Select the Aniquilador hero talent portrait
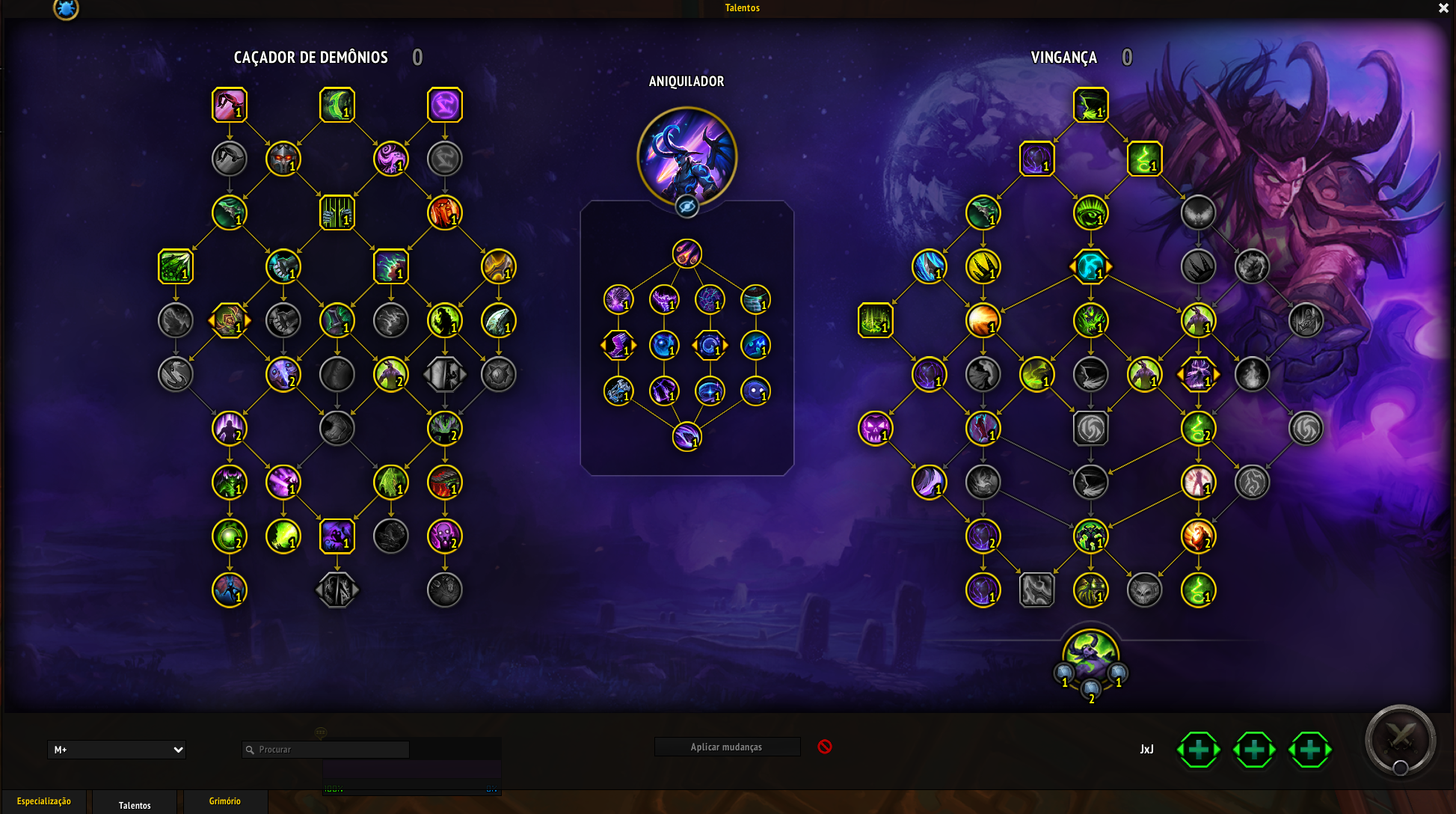The image size is (1456, 814). pyautogui.click(x=686, y=156)
